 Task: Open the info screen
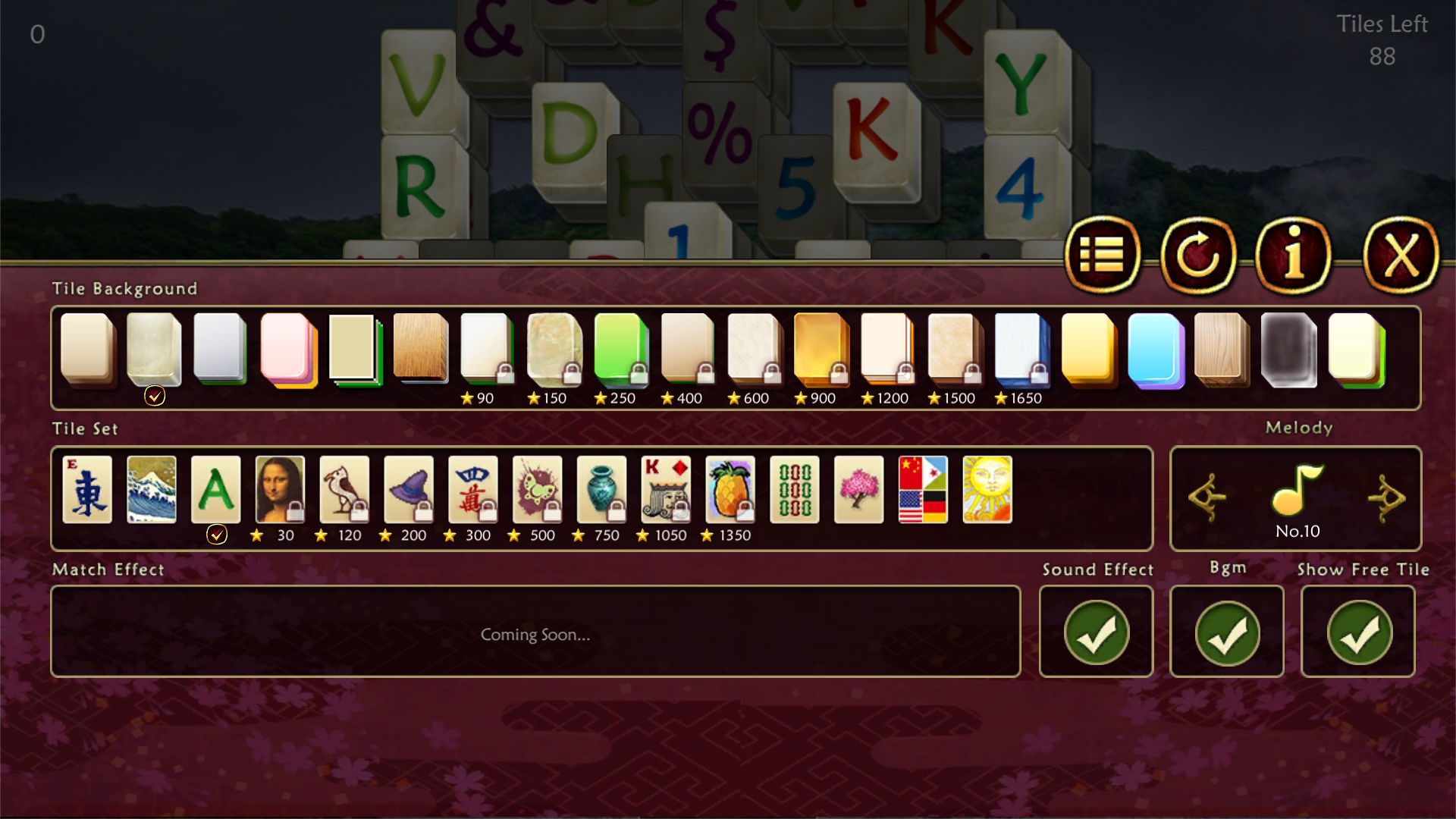pyautogui.click(x=1294, y=256)
